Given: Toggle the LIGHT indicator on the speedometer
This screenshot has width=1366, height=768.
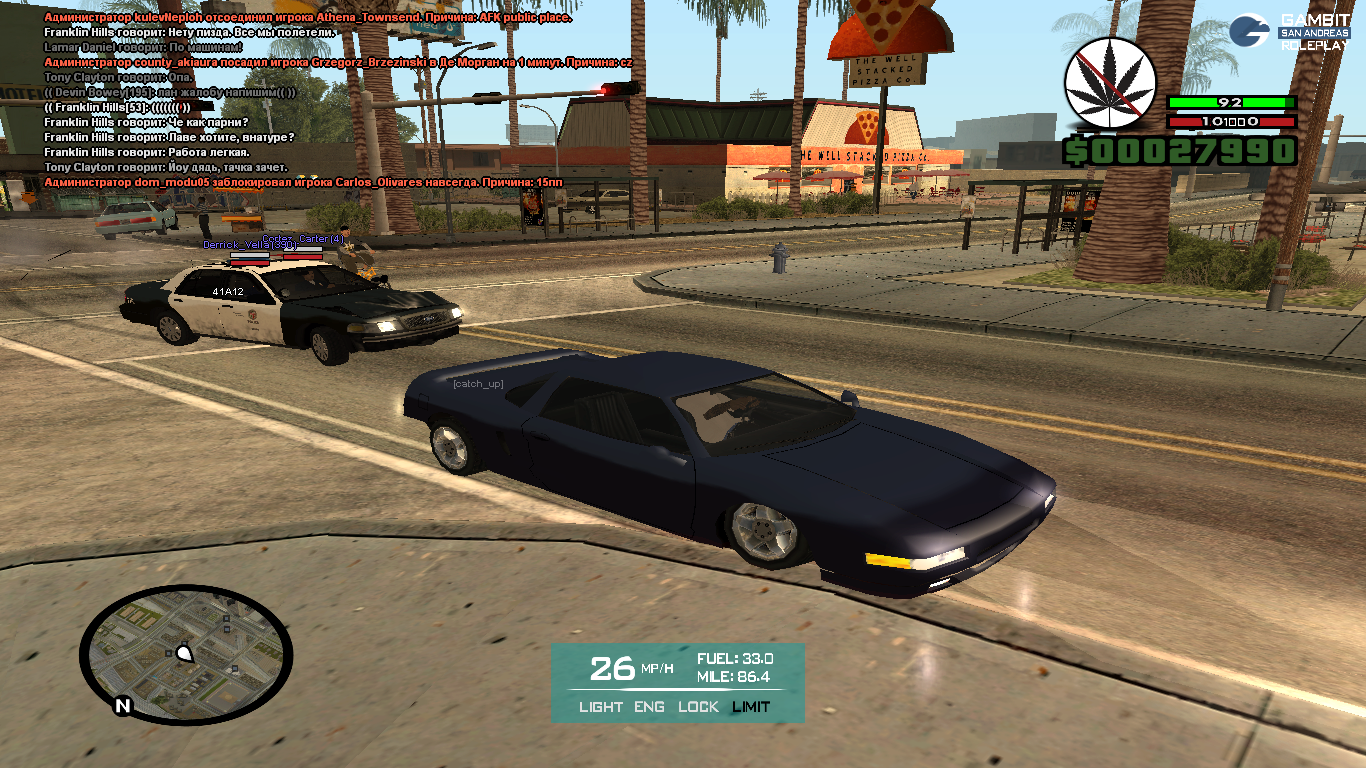Looking at the screenshot, I should (600, 707).
